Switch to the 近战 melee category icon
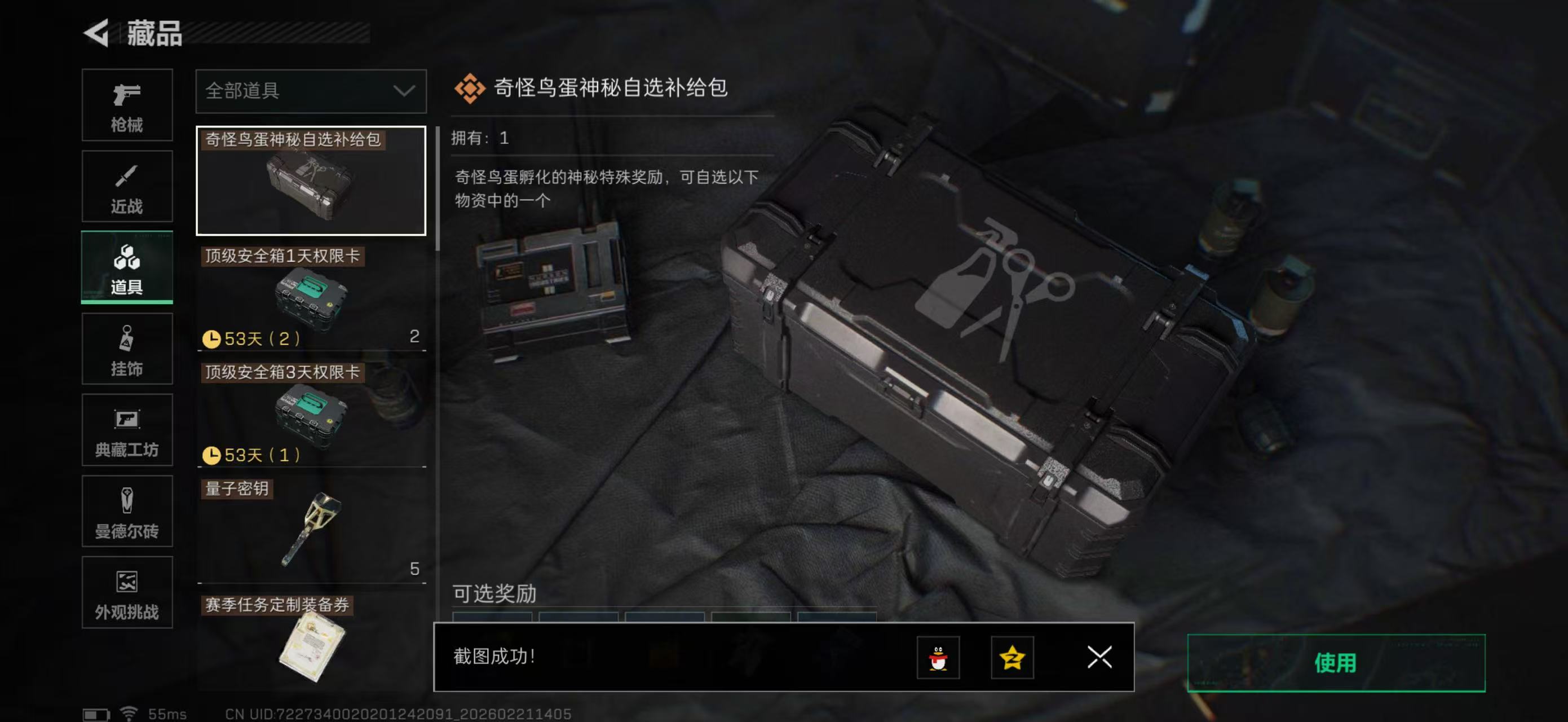The image size is (1568, 722). point(127,186)
